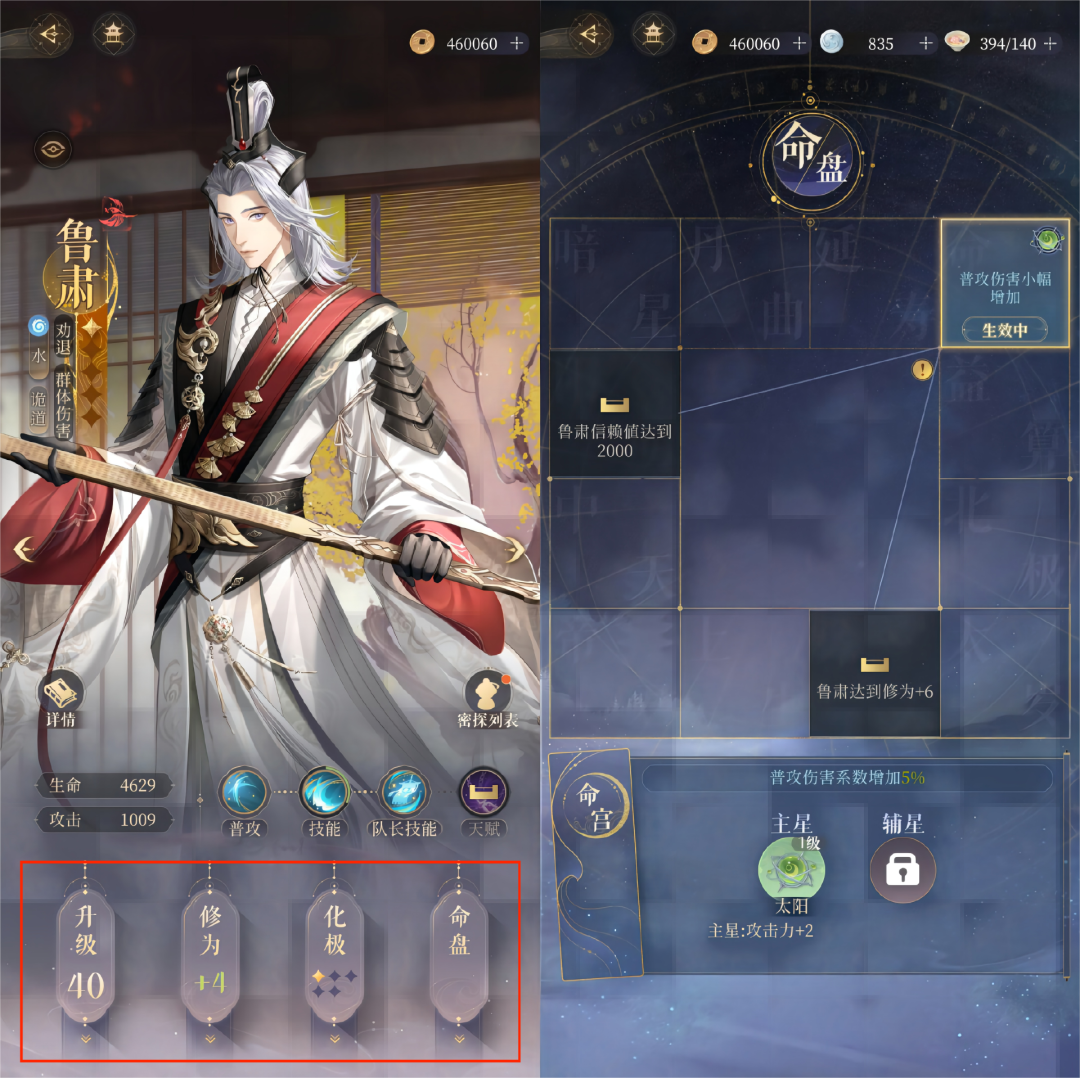Select the 太阳 main star icon
1080x1078 pixels.
792,870
